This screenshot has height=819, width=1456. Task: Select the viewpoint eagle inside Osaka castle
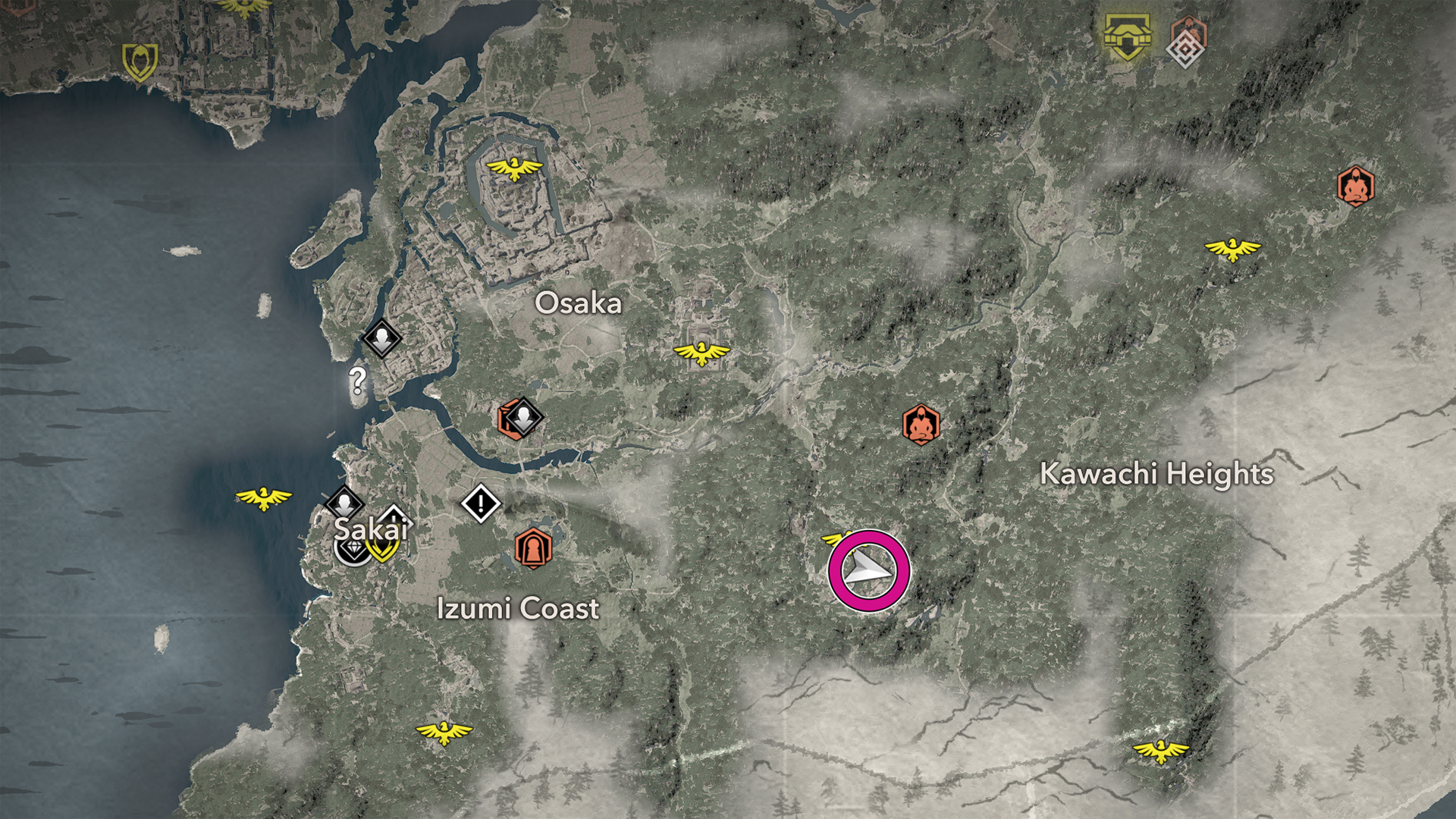[514, 168]
